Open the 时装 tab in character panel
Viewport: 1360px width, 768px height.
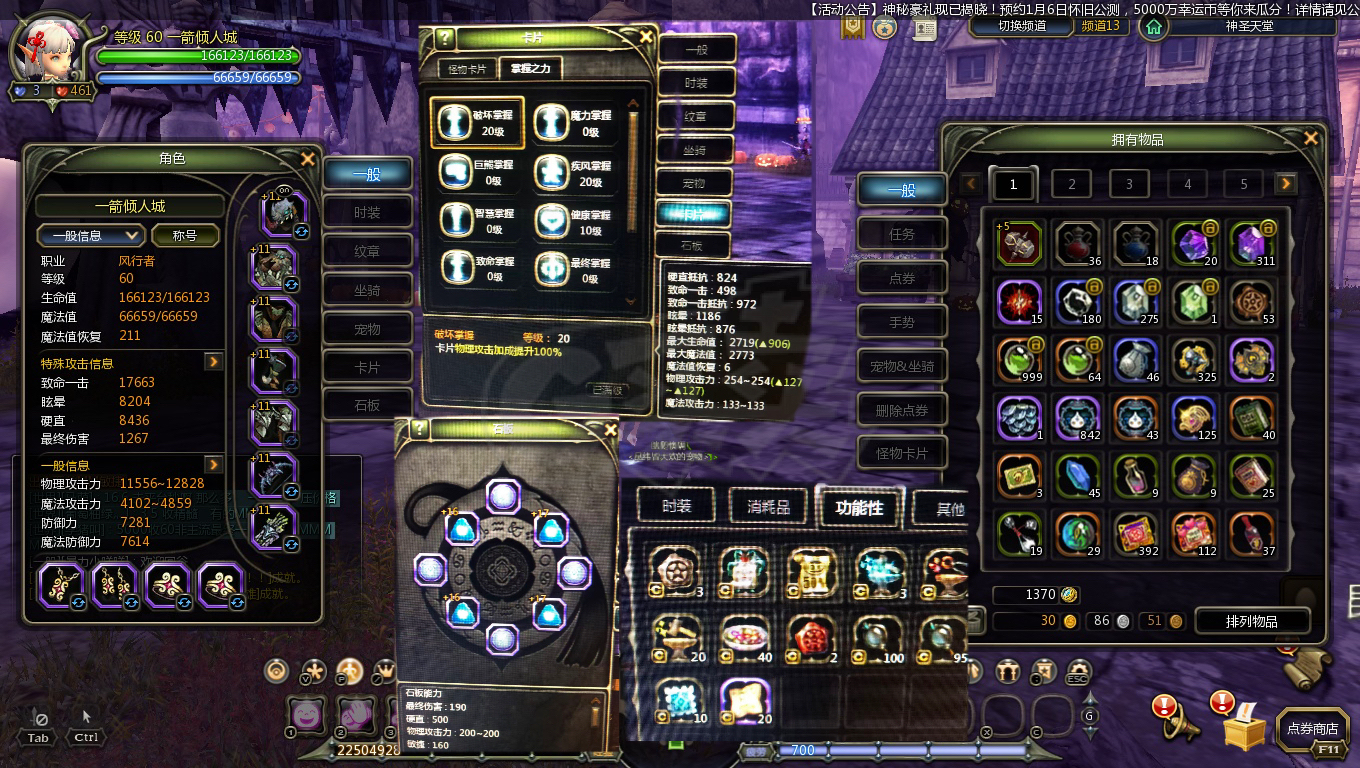367,212
